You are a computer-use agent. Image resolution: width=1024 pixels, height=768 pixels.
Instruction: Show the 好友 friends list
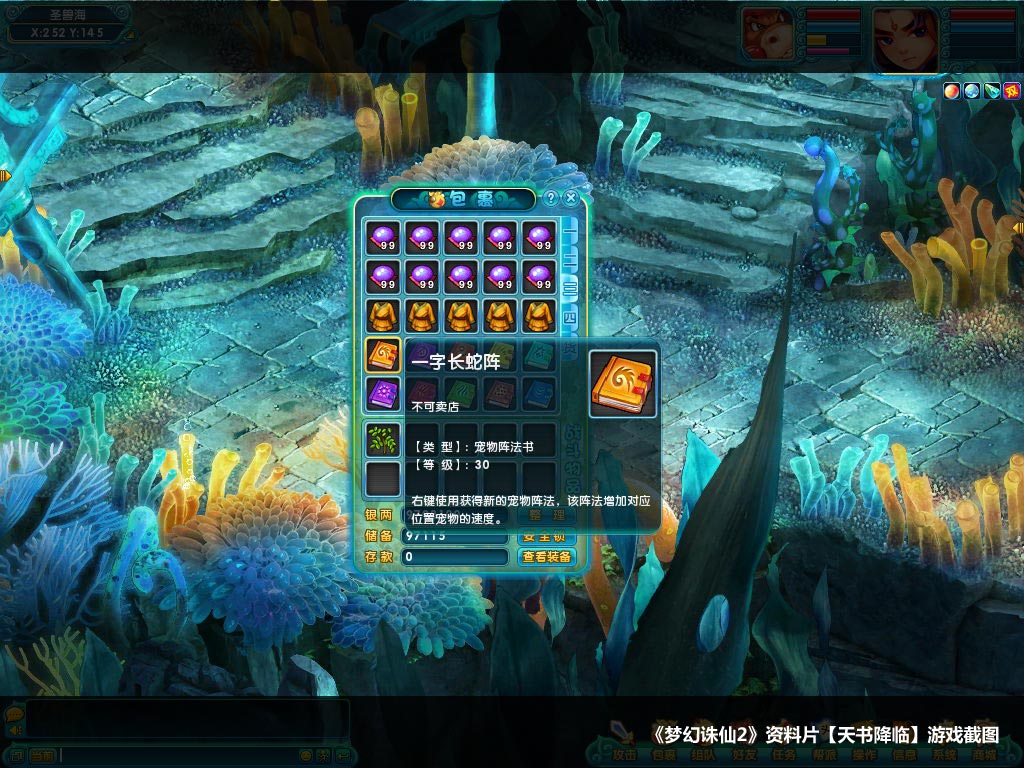pyautogui.click(x=744, y=755)
